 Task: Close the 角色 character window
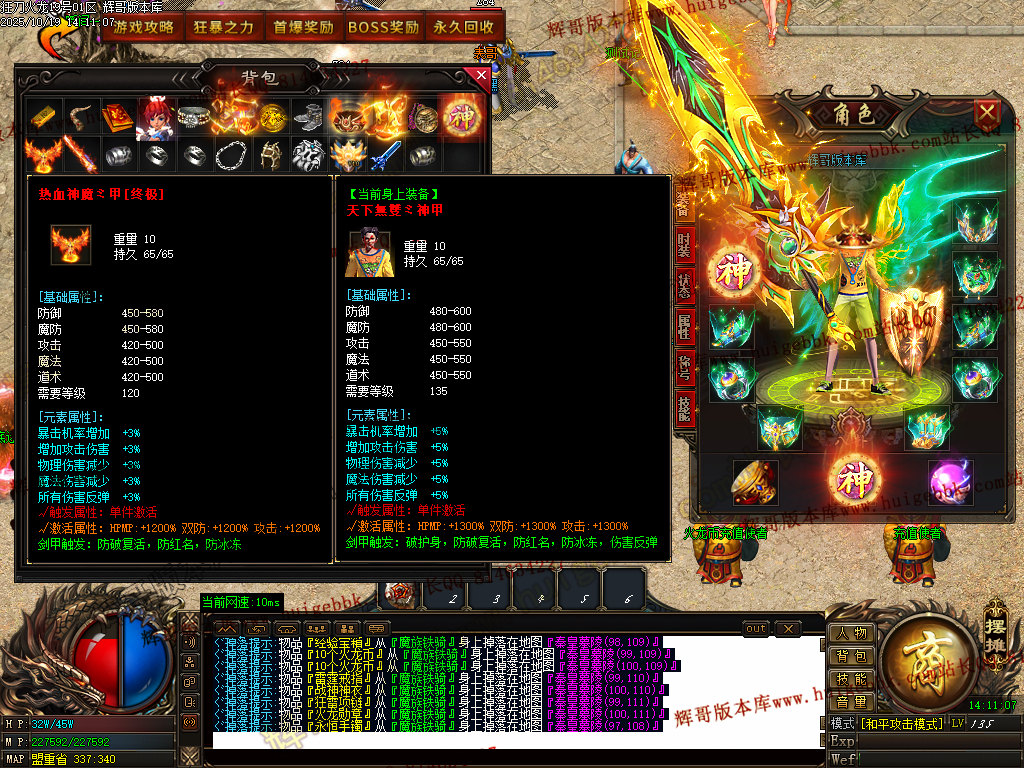(987, 112)
